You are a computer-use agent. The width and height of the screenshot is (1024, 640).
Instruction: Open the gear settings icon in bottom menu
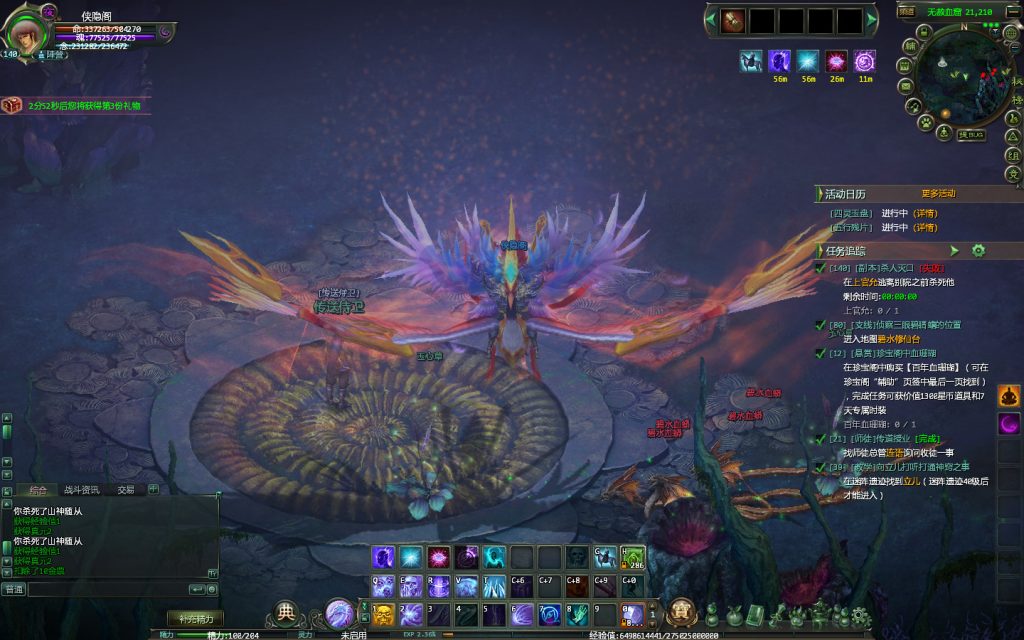[x=859, y=614]
